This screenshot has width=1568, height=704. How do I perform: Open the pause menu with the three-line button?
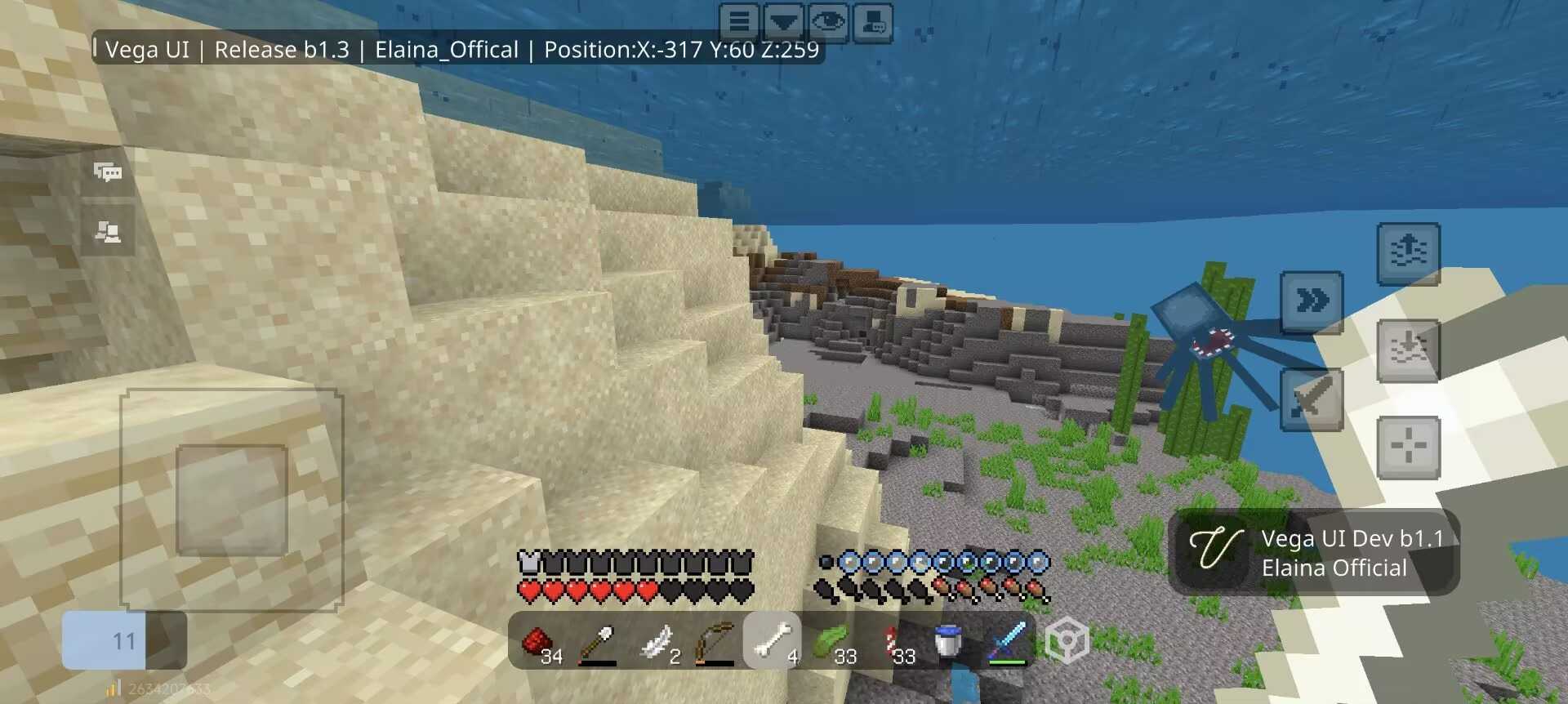pos(739,20)
